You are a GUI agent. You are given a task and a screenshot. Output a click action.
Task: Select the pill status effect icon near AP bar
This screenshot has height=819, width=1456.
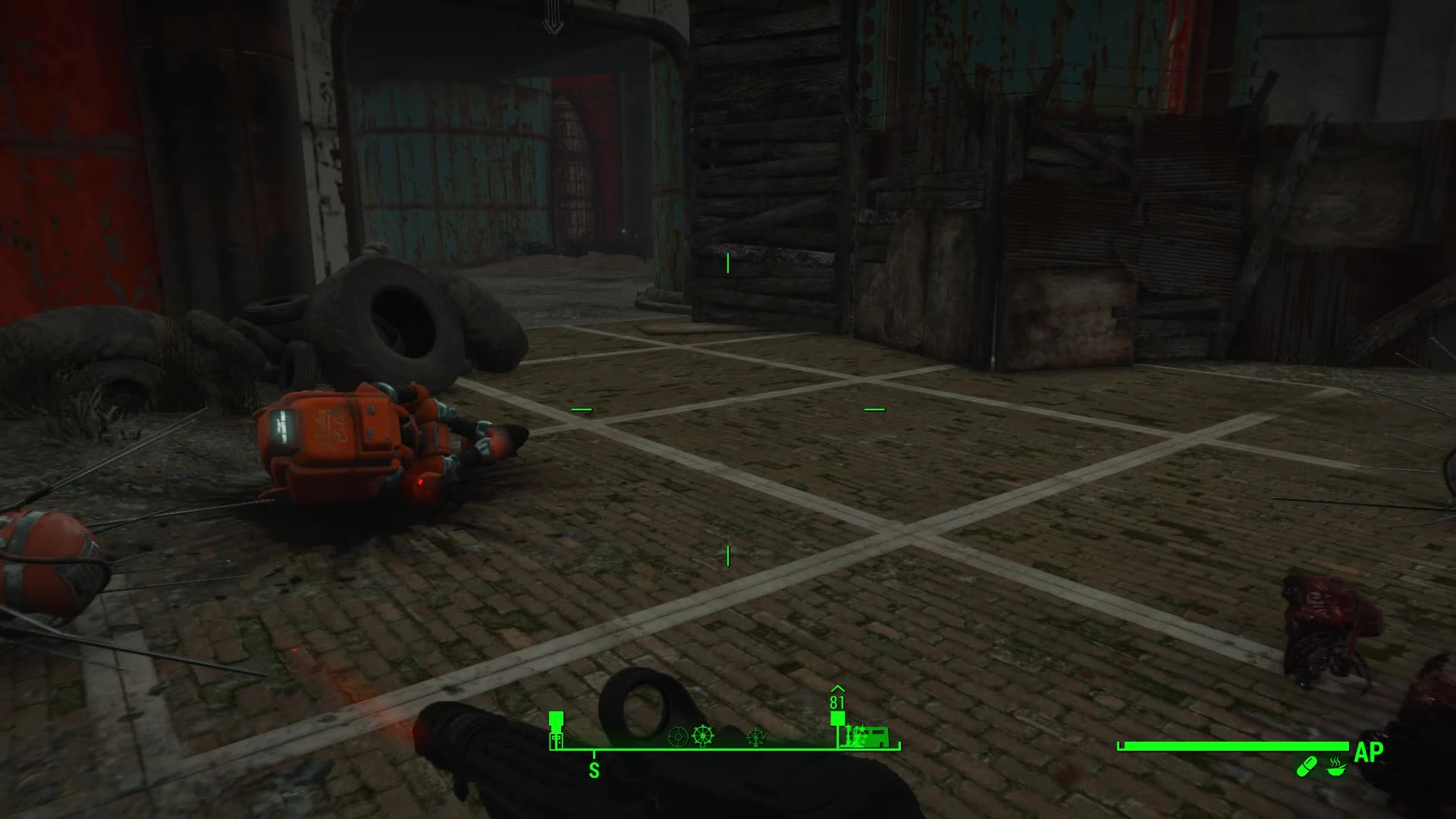1307,767
